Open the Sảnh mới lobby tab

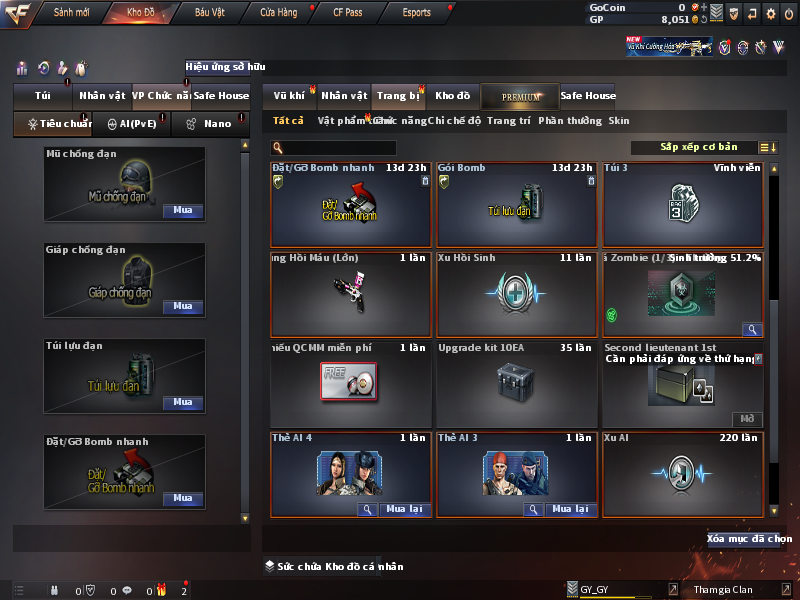point(71,13)
